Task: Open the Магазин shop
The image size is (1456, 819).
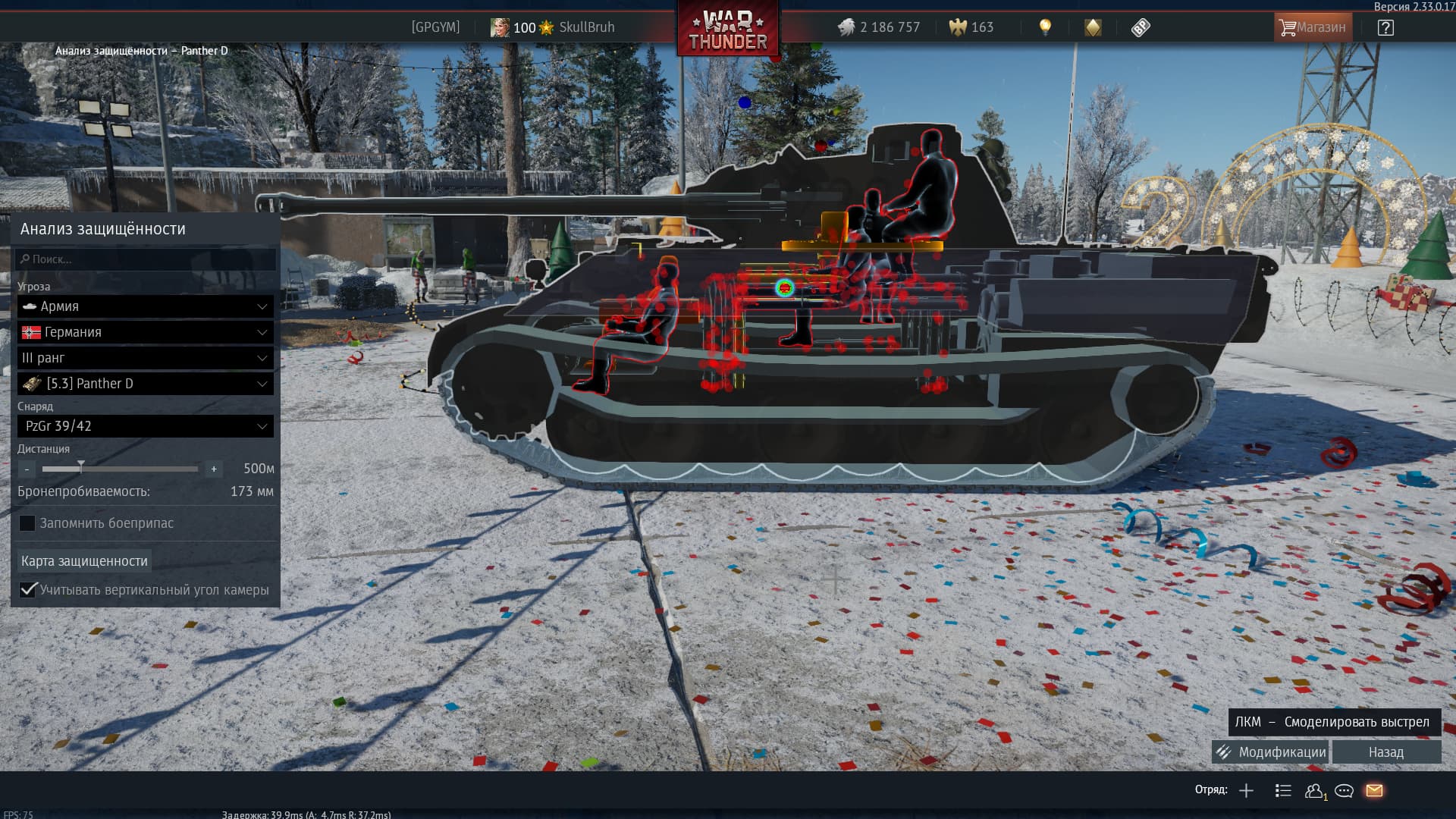Action: point(1312,27)
